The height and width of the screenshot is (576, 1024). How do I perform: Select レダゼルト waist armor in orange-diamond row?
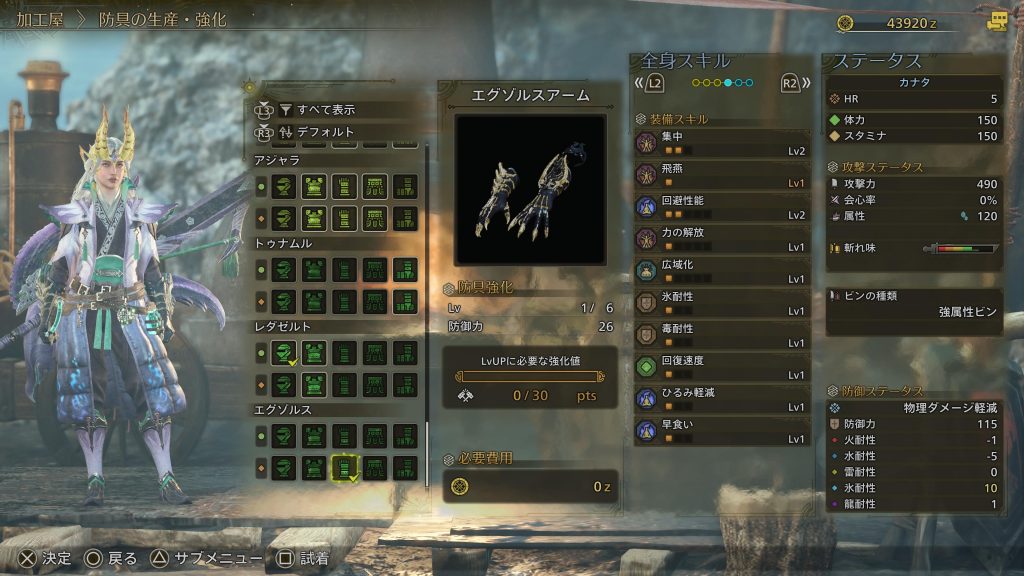(375, 385)
